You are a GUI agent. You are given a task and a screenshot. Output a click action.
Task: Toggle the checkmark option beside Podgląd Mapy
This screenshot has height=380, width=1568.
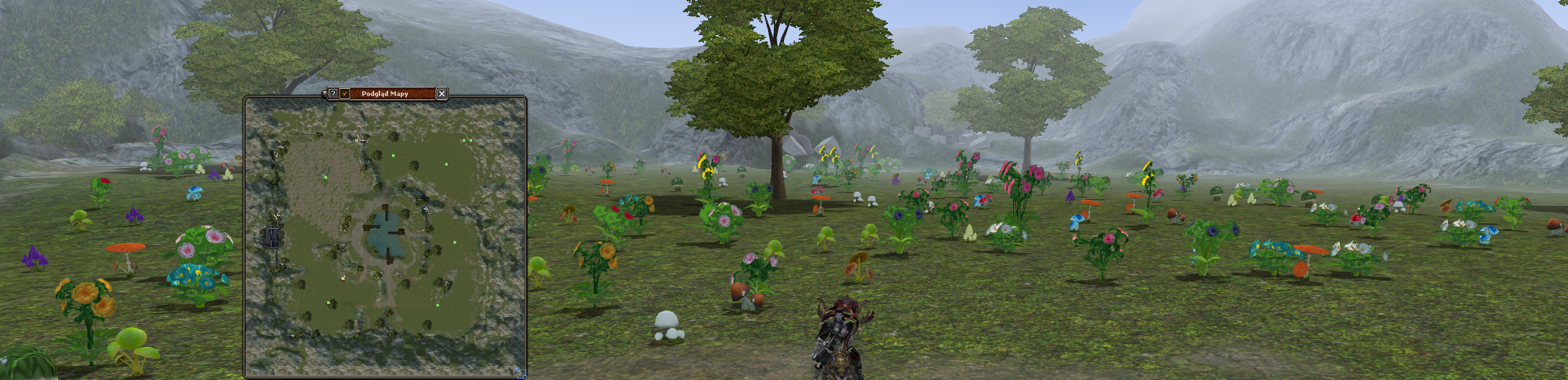344,94
